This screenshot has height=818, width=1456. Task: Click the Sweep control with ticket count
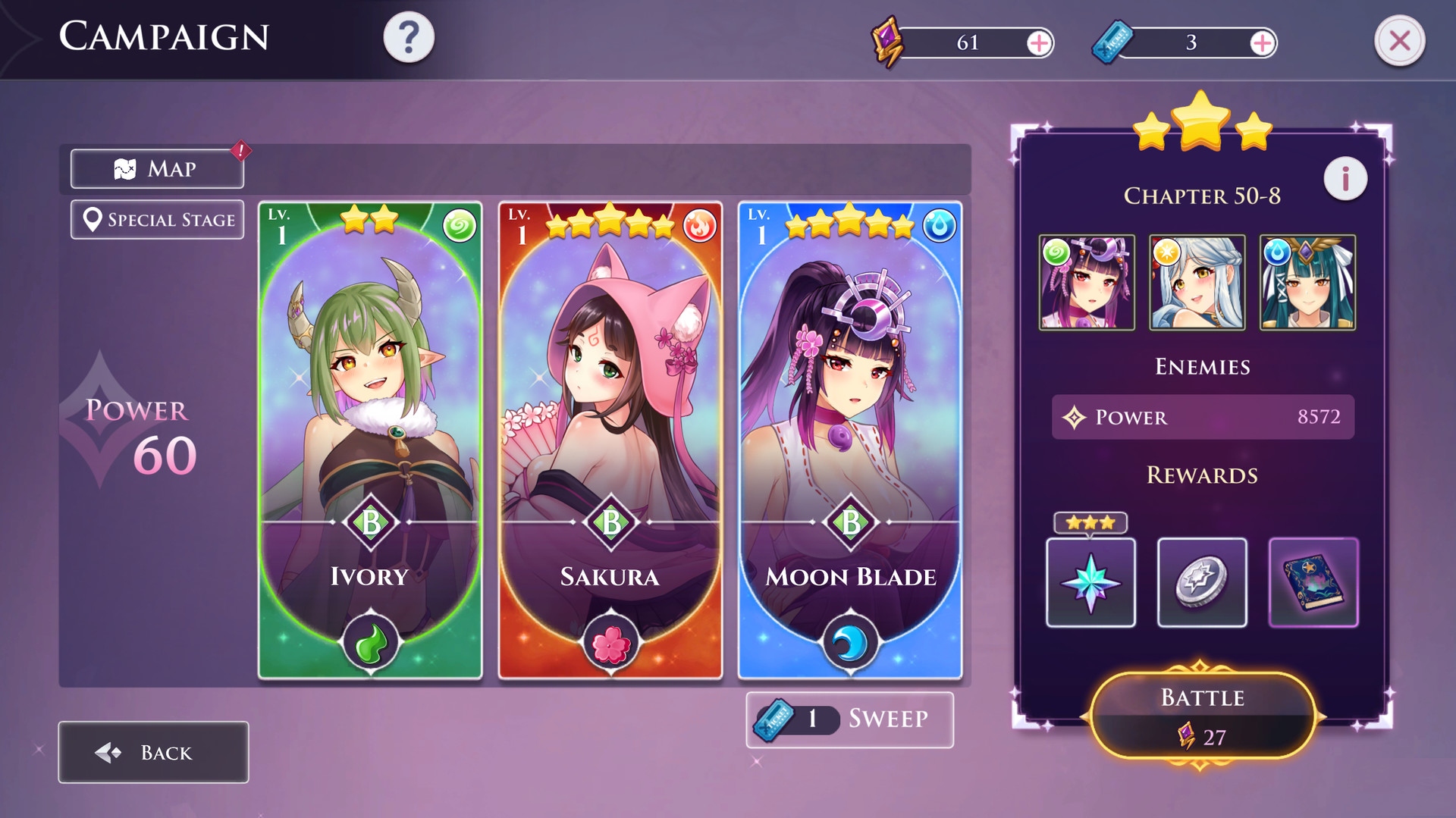click(849, 719)
